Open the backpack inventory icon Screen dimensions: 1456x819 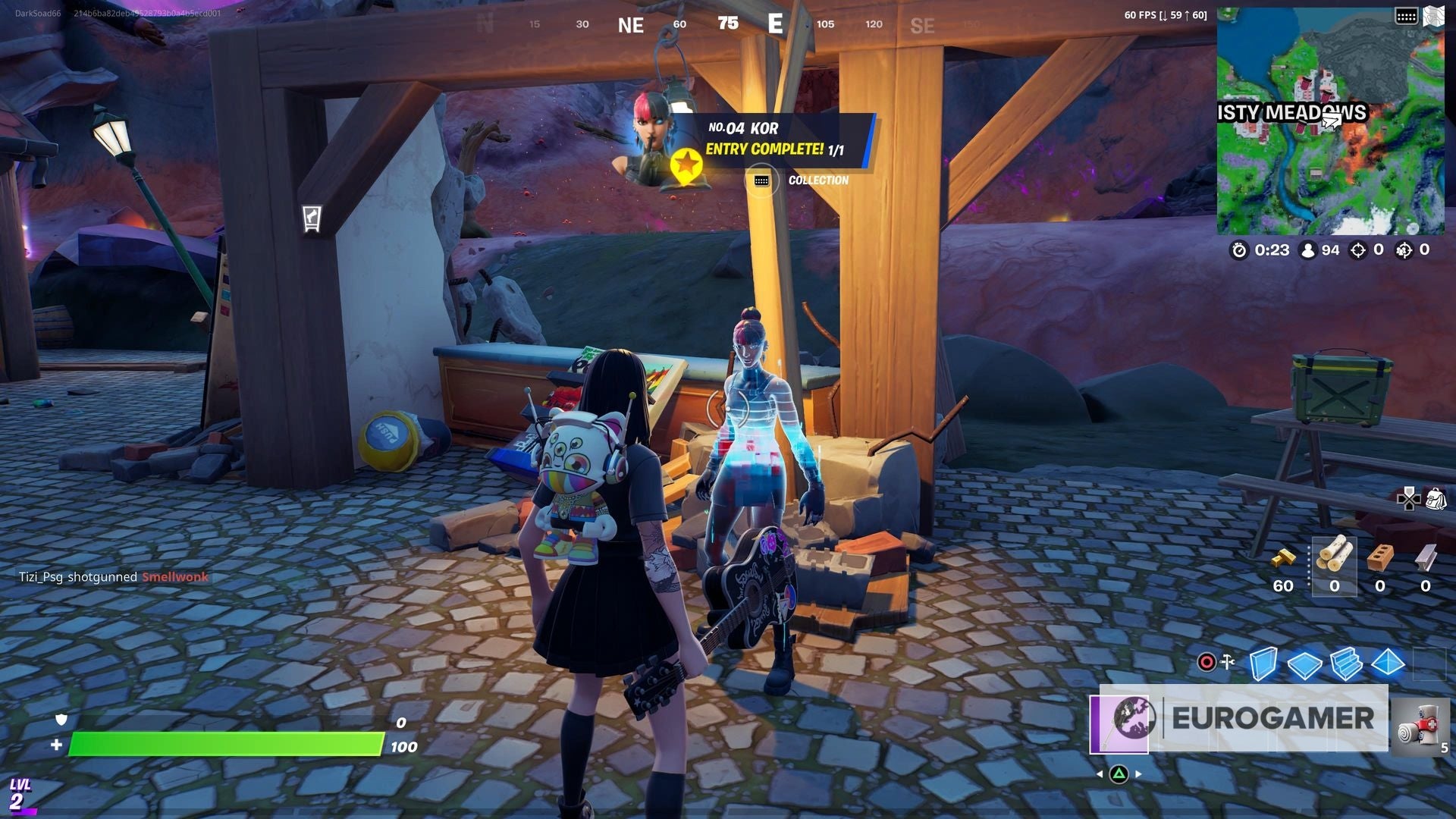click(x=1435, y=499)
